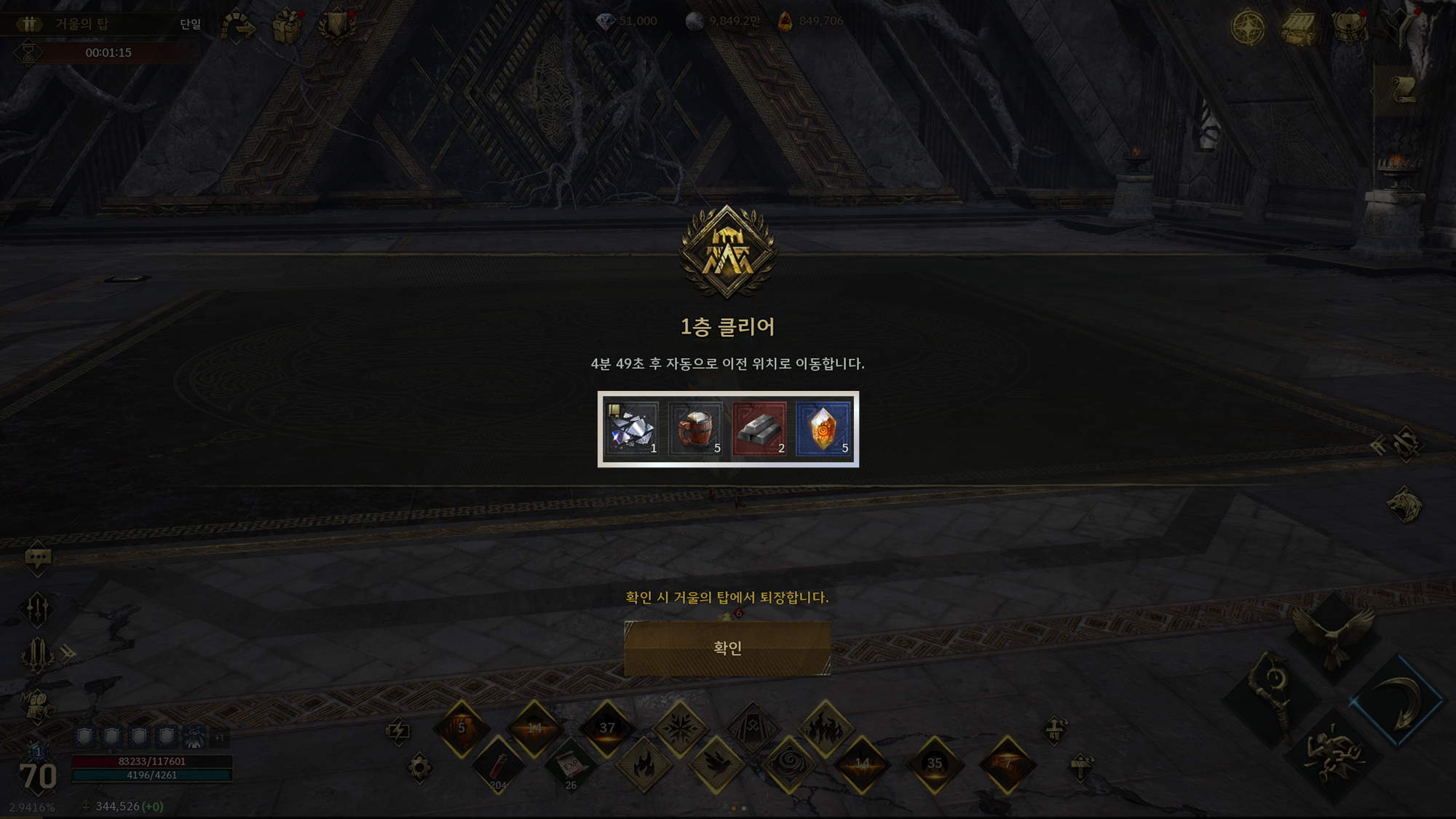Click the exit arrow icon
This screenshot has width=1456, height=819.
[x=238, y=27]
